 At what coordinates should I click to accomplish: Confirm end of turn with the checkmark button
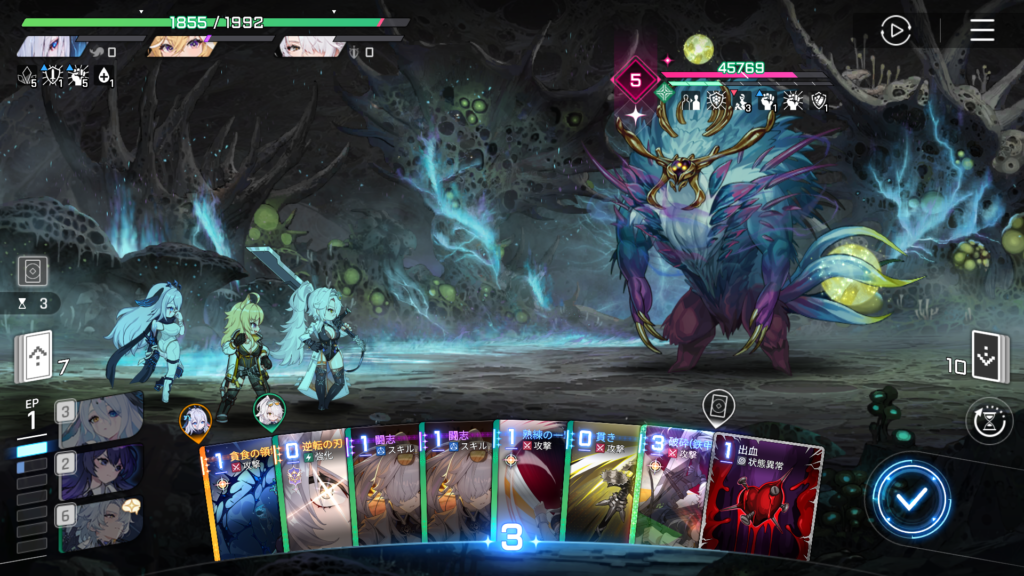click(908, 499)
